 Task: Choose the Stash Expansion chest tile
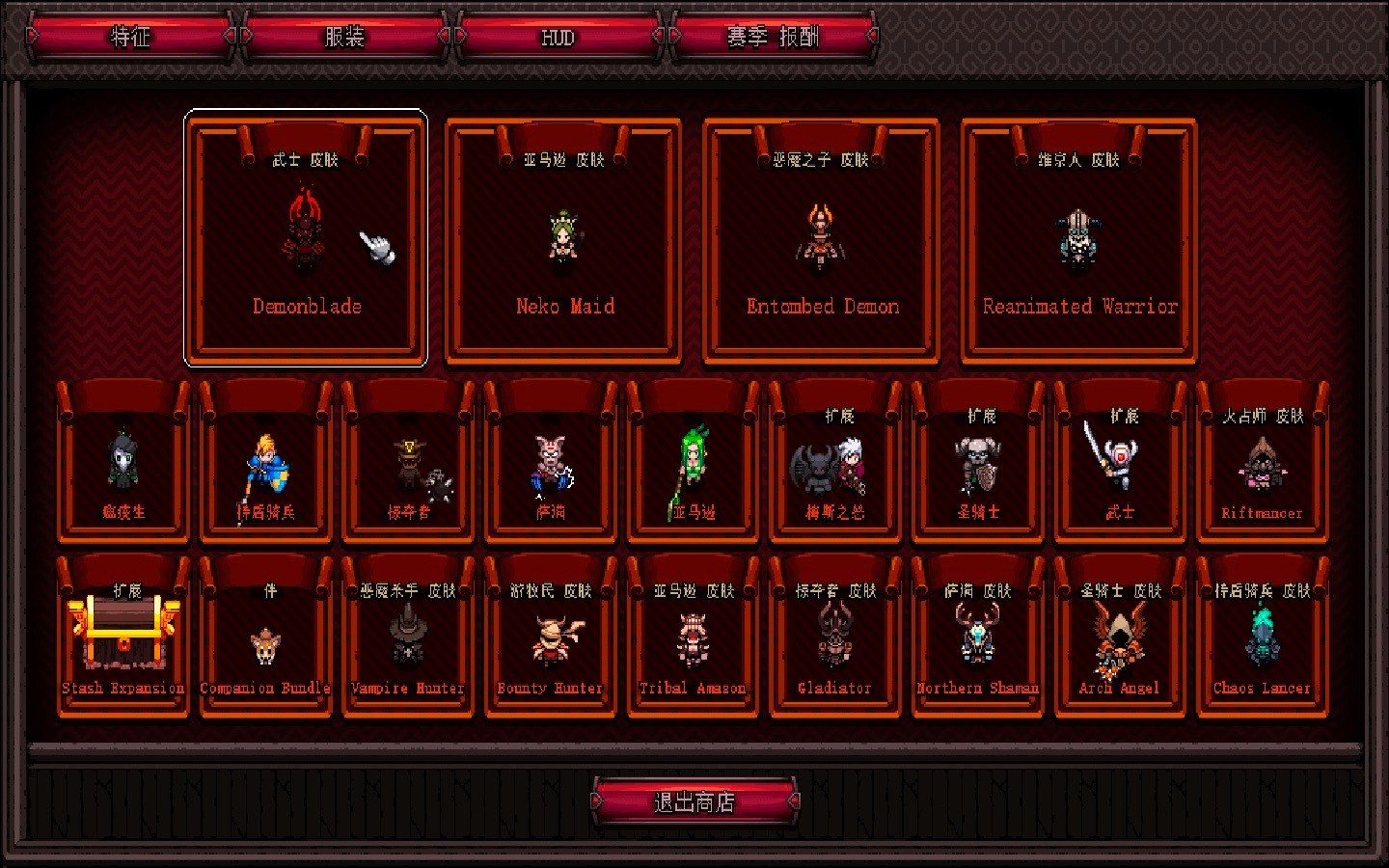tap(123, 637)
